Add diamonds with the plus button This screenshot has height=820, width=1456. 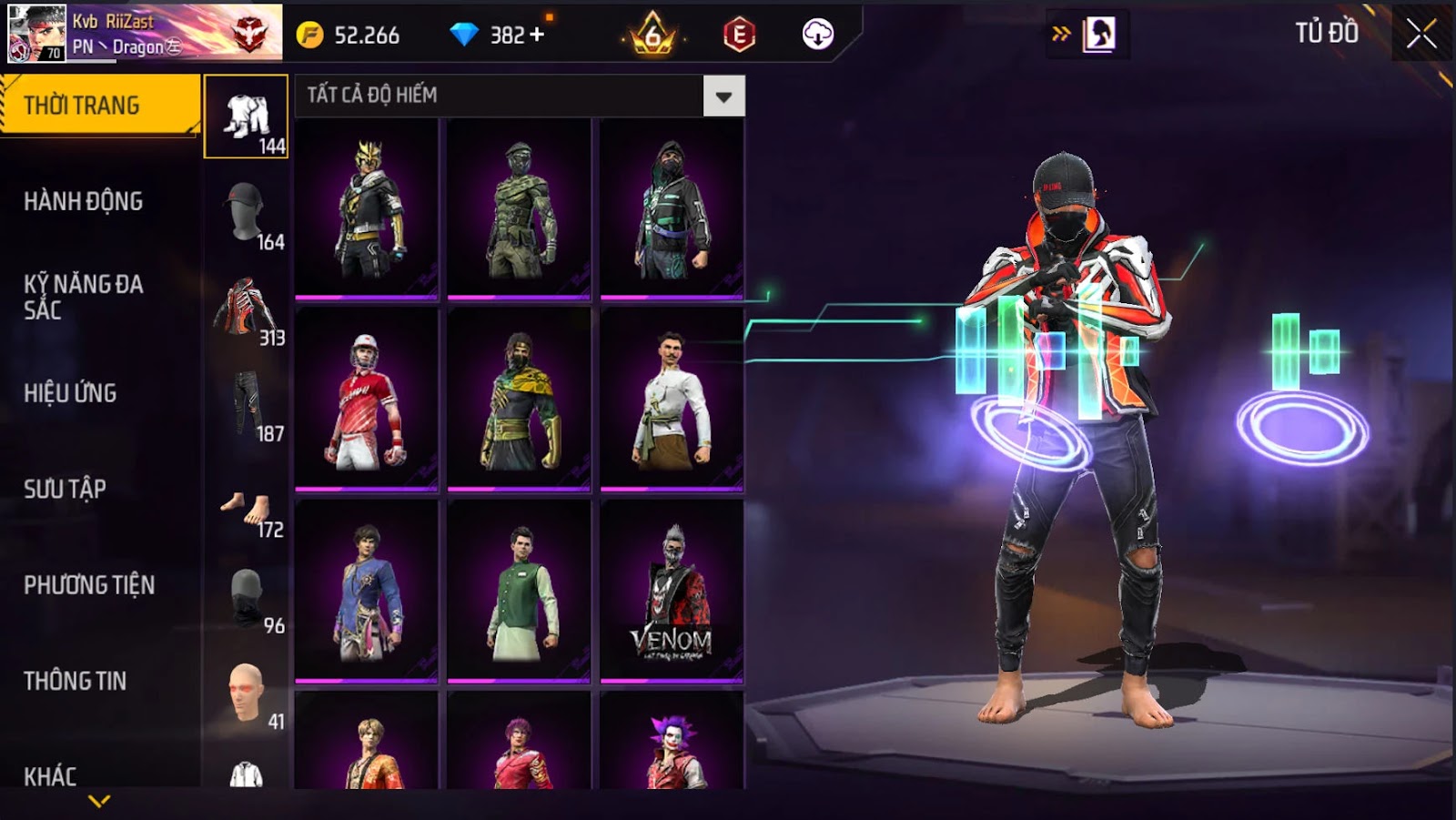click(x=537, y=35)
